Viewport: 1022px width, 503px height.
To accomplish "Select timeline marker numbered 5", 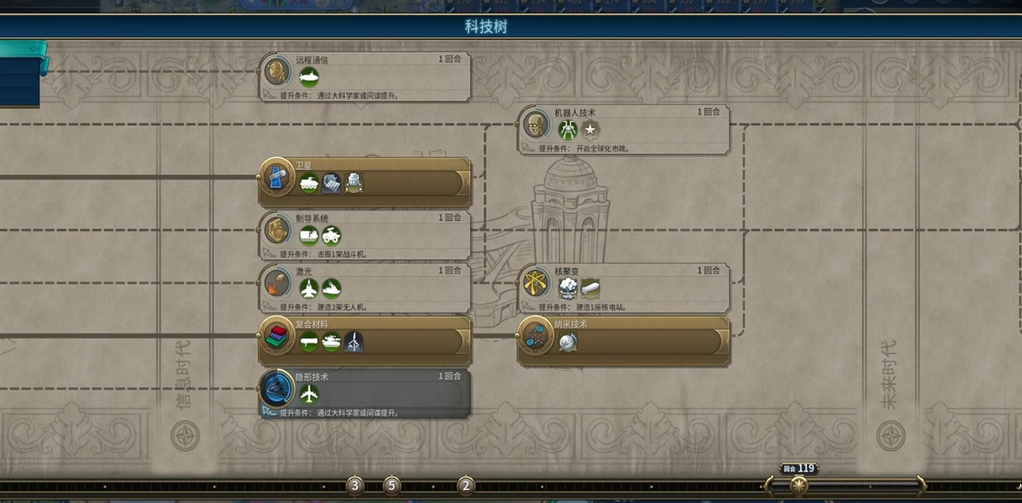I will [x=391, y=485].
